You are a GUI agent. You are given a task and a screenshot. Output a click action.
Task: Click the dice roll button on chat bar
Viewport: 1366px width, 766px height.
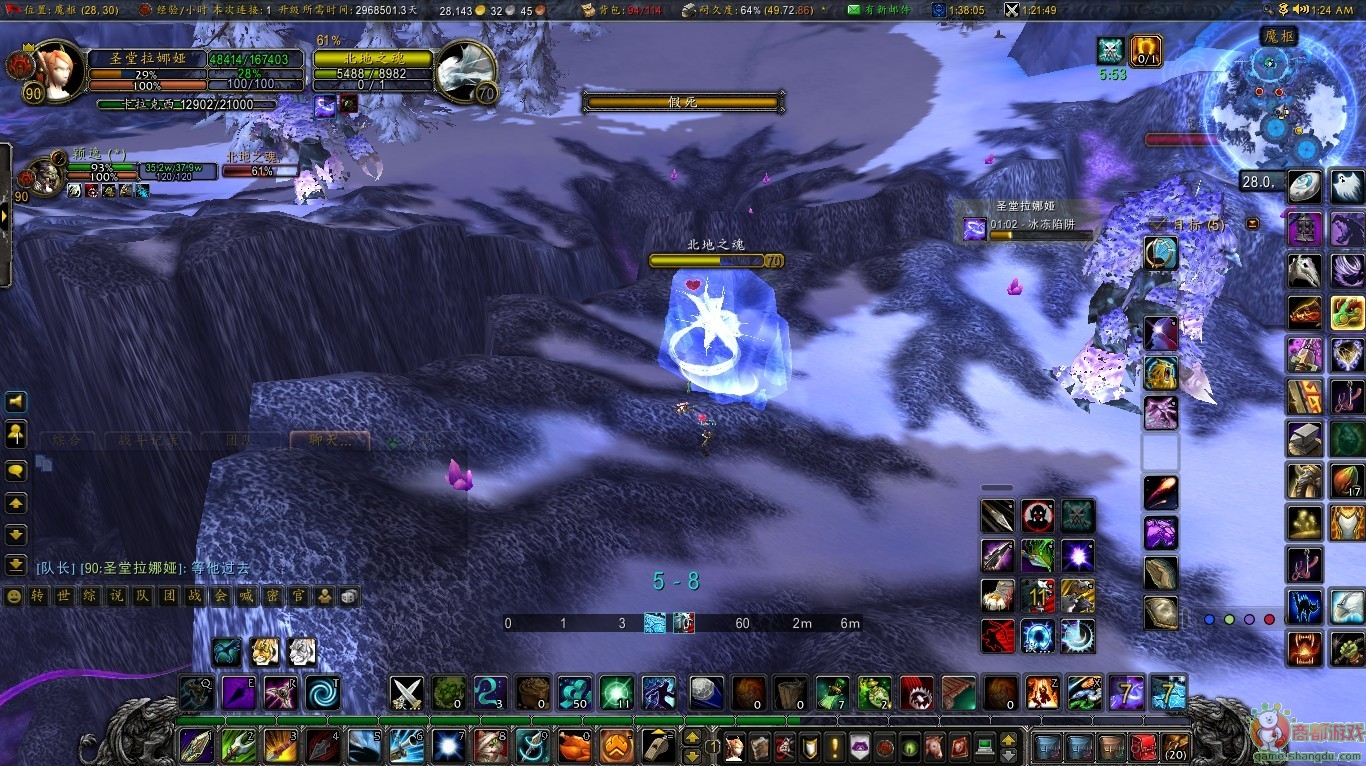[x=349, y=596]
